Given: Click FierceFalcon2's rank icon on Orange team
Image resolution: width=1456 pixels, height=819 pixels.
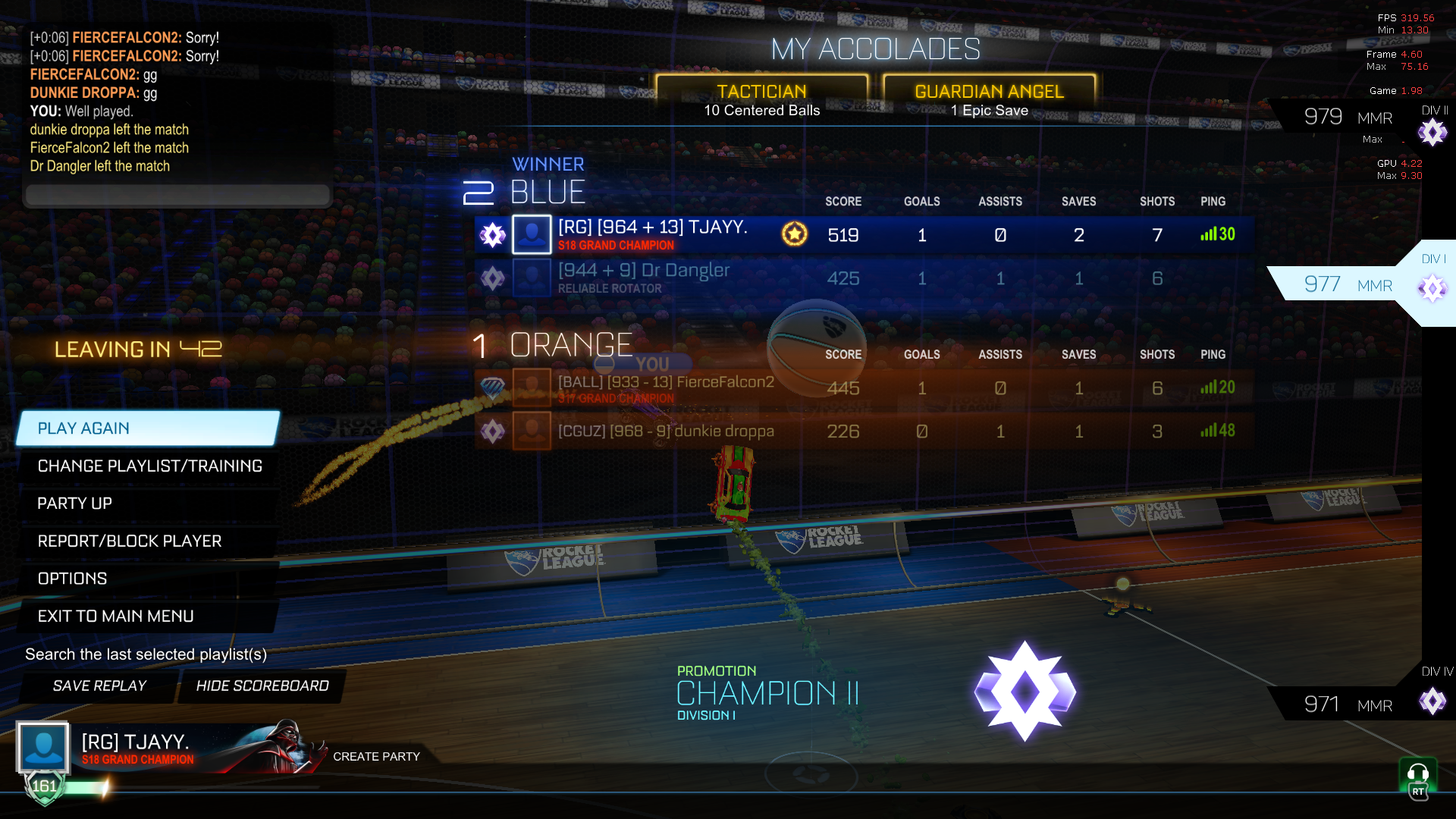Looking at the screenshot, I should pos(492,388).
